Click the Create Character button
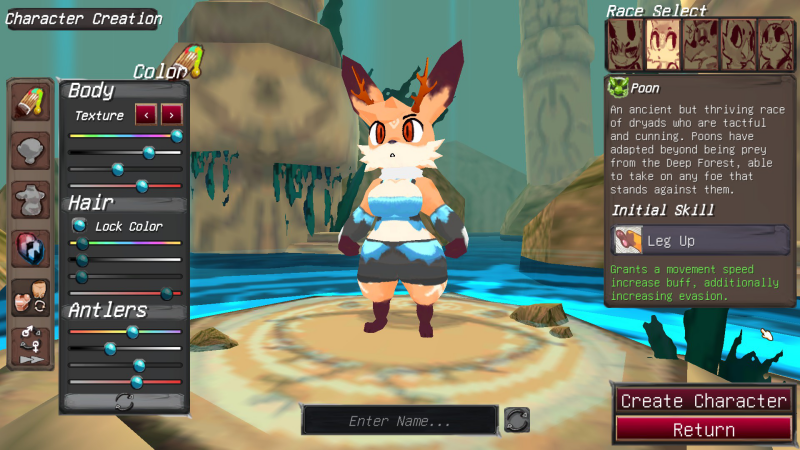This screenshot has height=450, width=800. pyautogui.click(x=703, y=400)
